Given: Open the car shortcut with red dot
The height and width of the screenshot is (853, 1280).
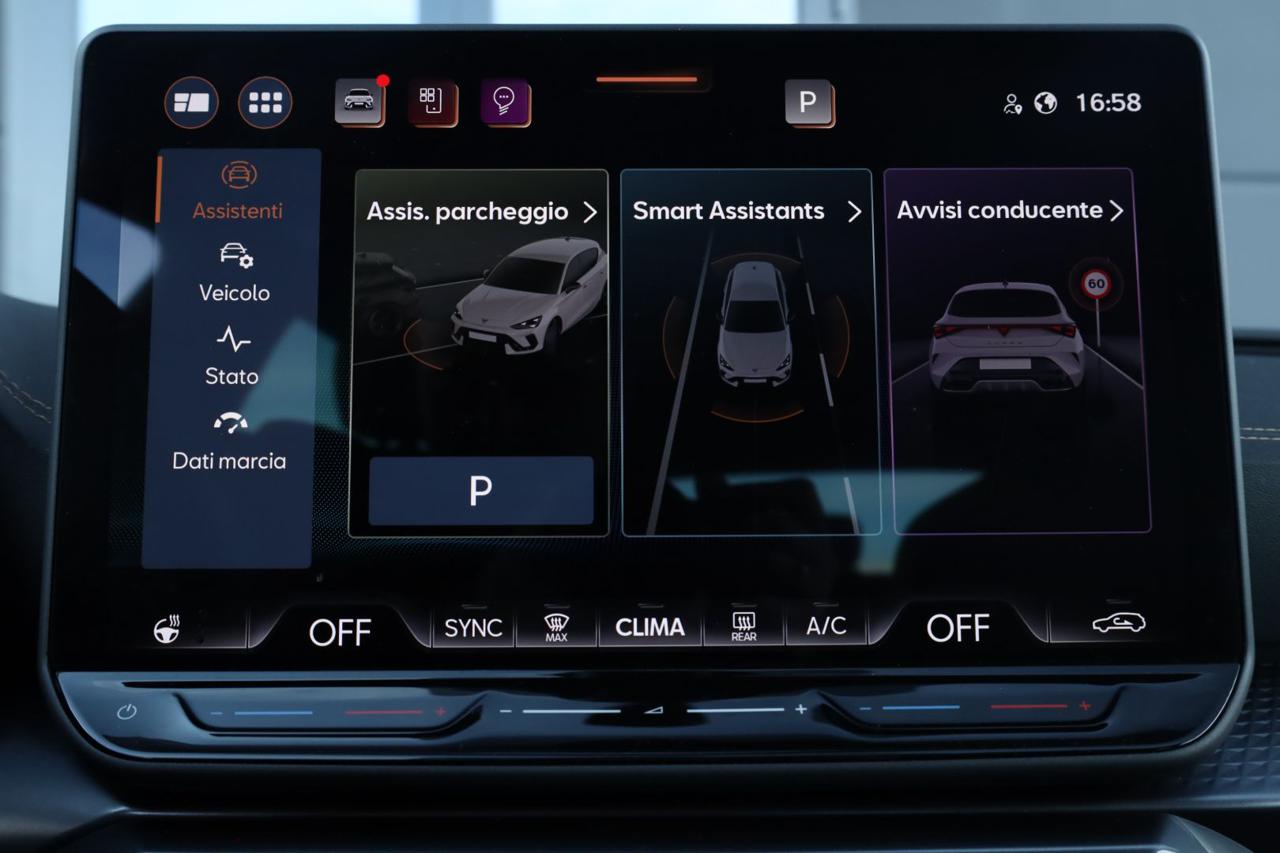Looking at the screenshot, I should pyautogui.click(x=359, y=101).
